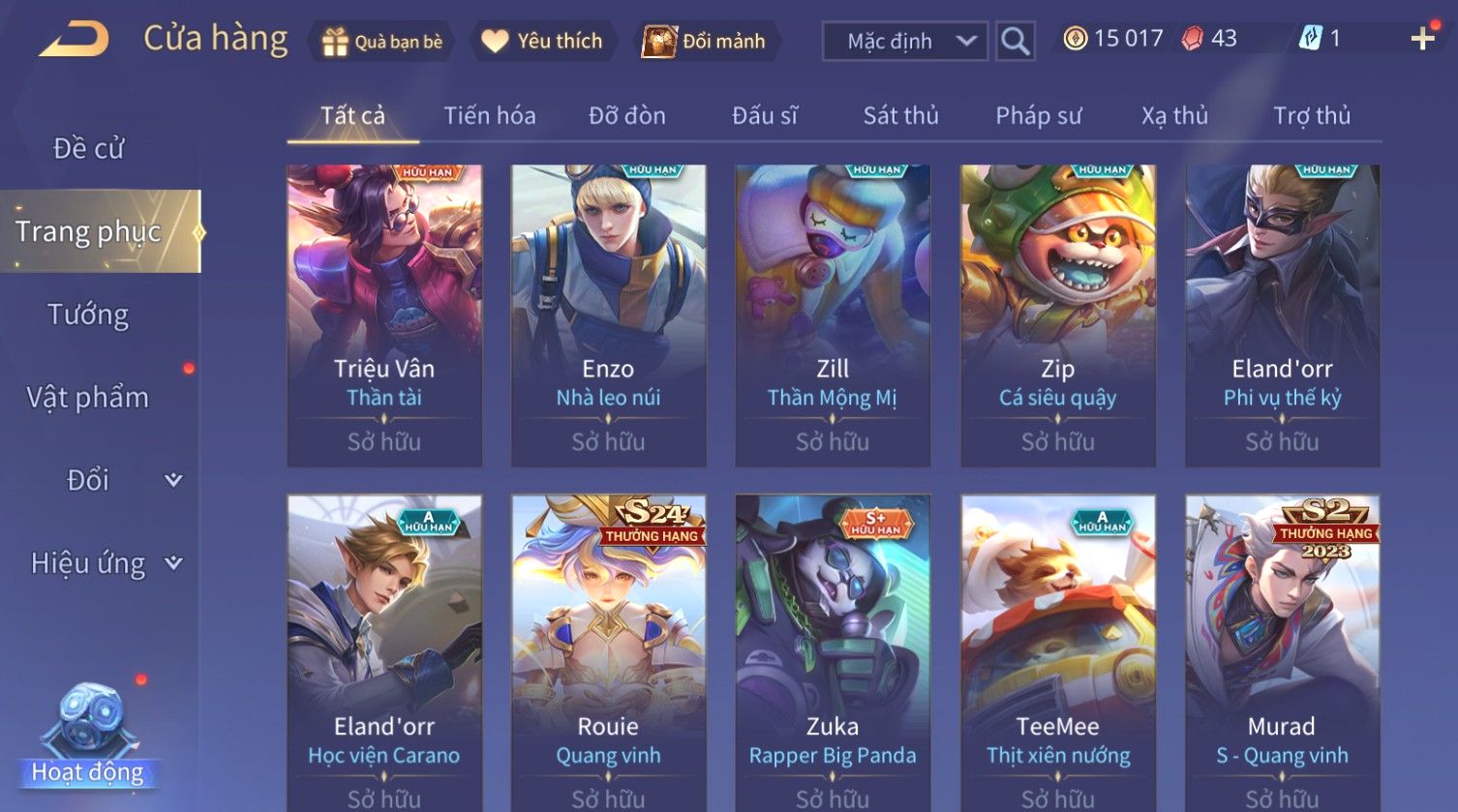Click the magnifying glass search button
Viewport: 1458px width, 812px height.
click(1015, 42)
